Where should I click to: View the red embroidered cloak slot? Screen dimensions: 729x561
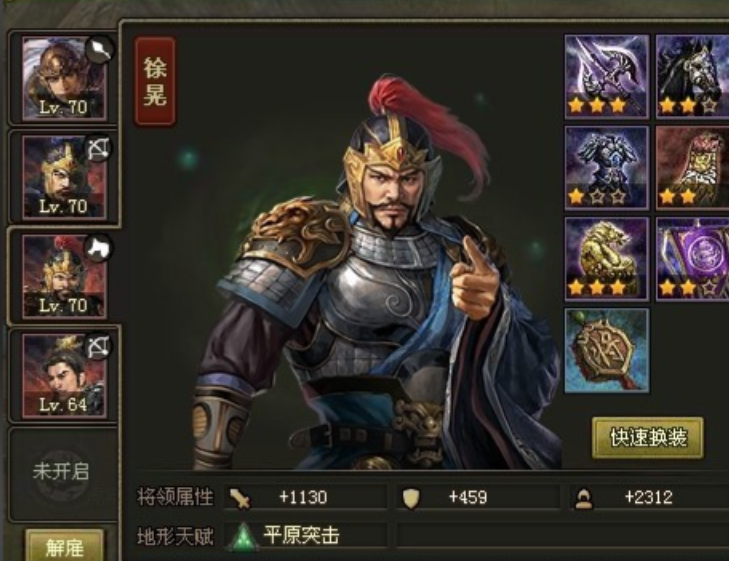693,167
